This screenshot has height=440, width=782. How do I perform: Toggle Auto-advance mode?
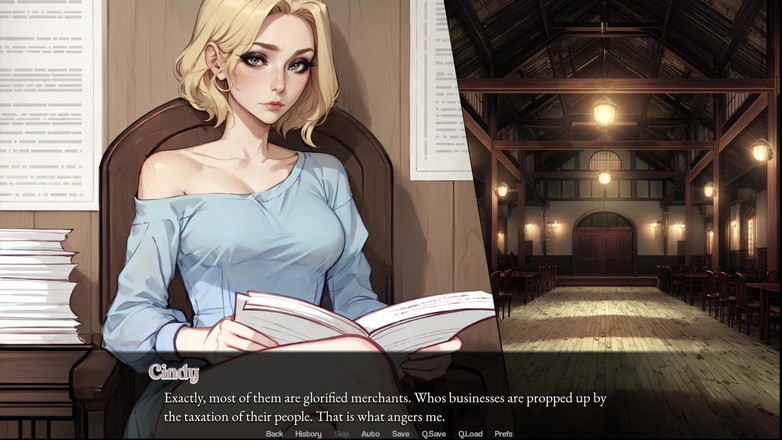(x=370, y=434)
